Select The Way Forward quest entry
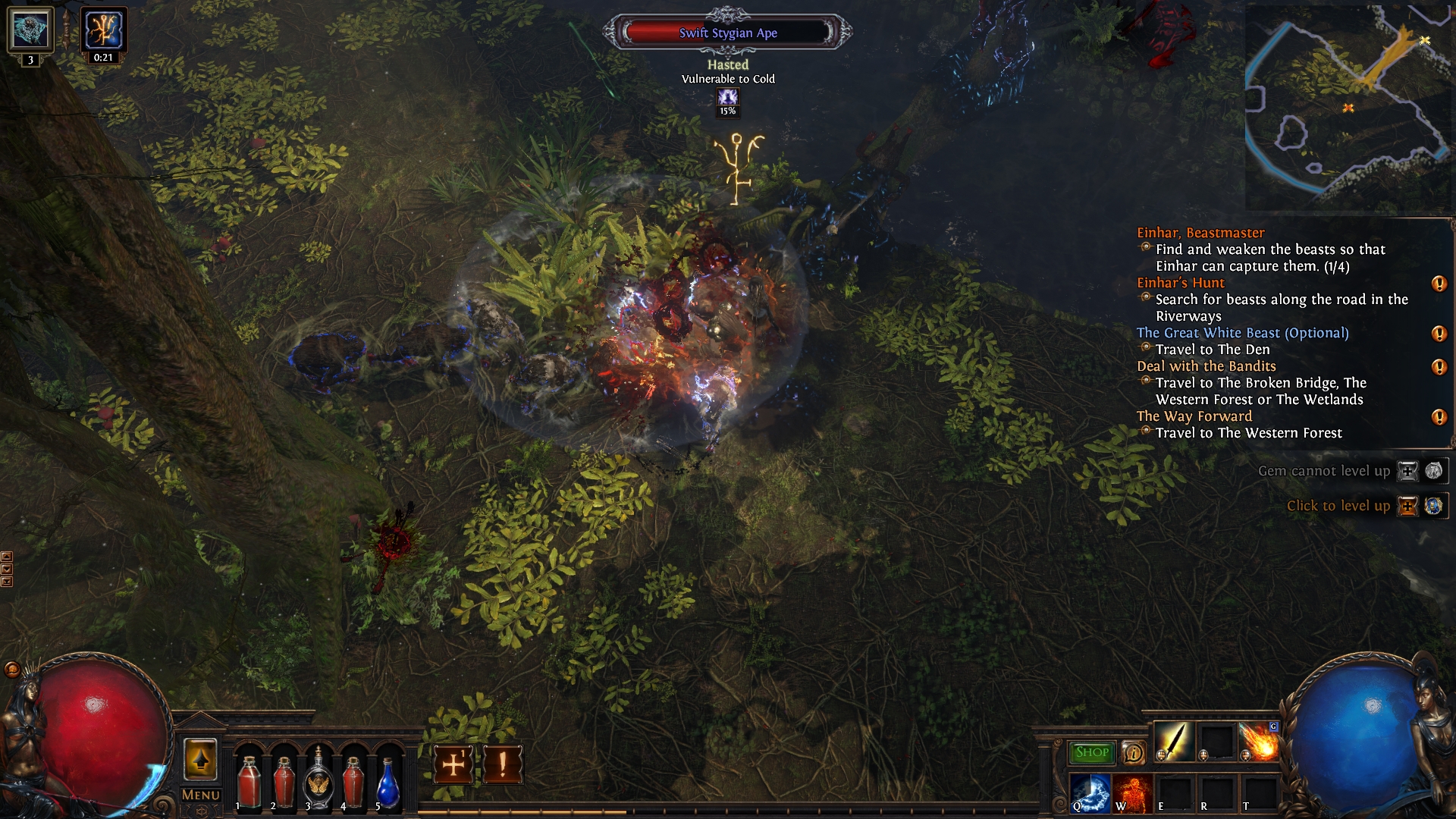 point(1194,416)
